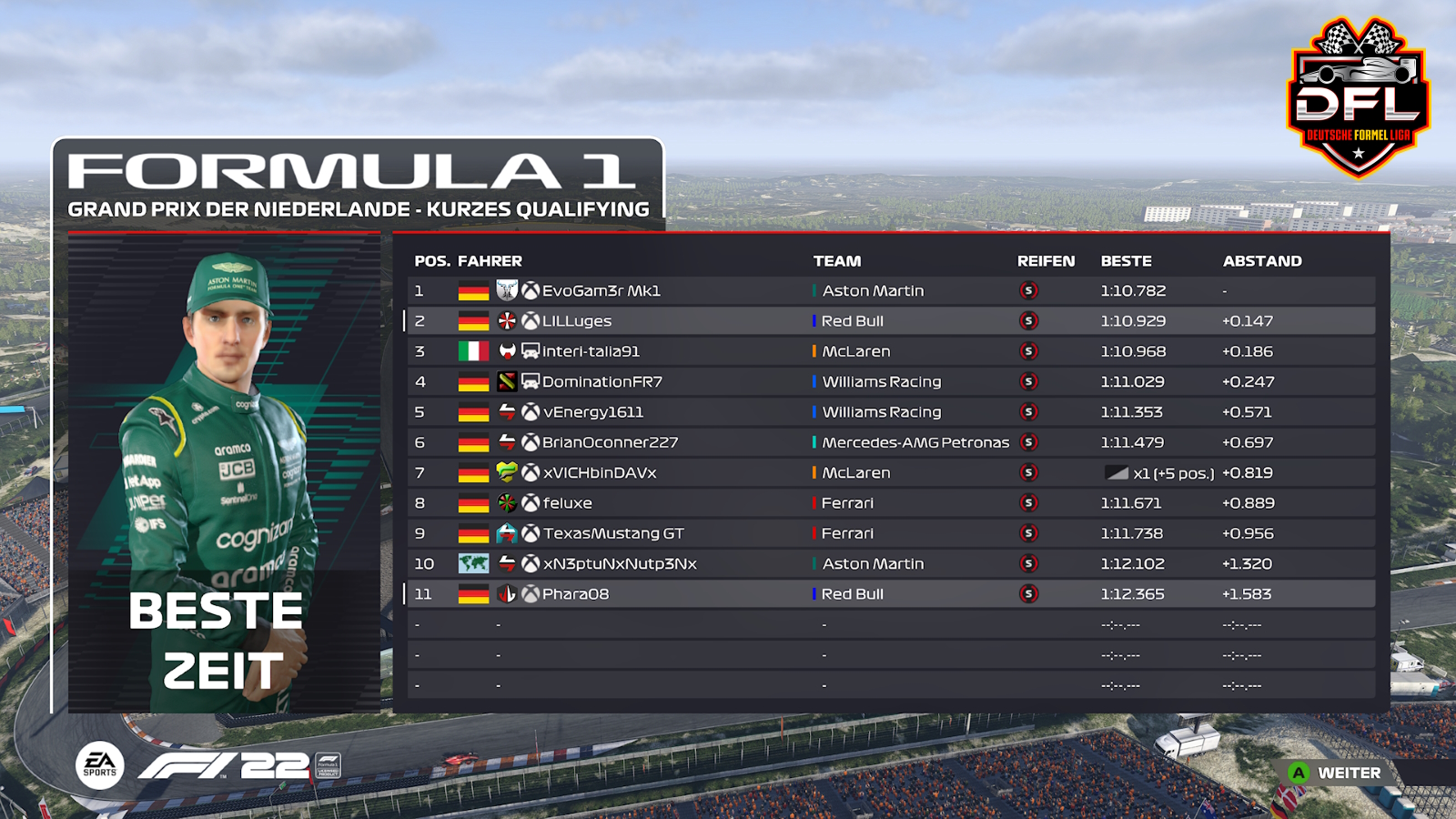Choose the TexasMustang GT row

[x=613, y=533]
